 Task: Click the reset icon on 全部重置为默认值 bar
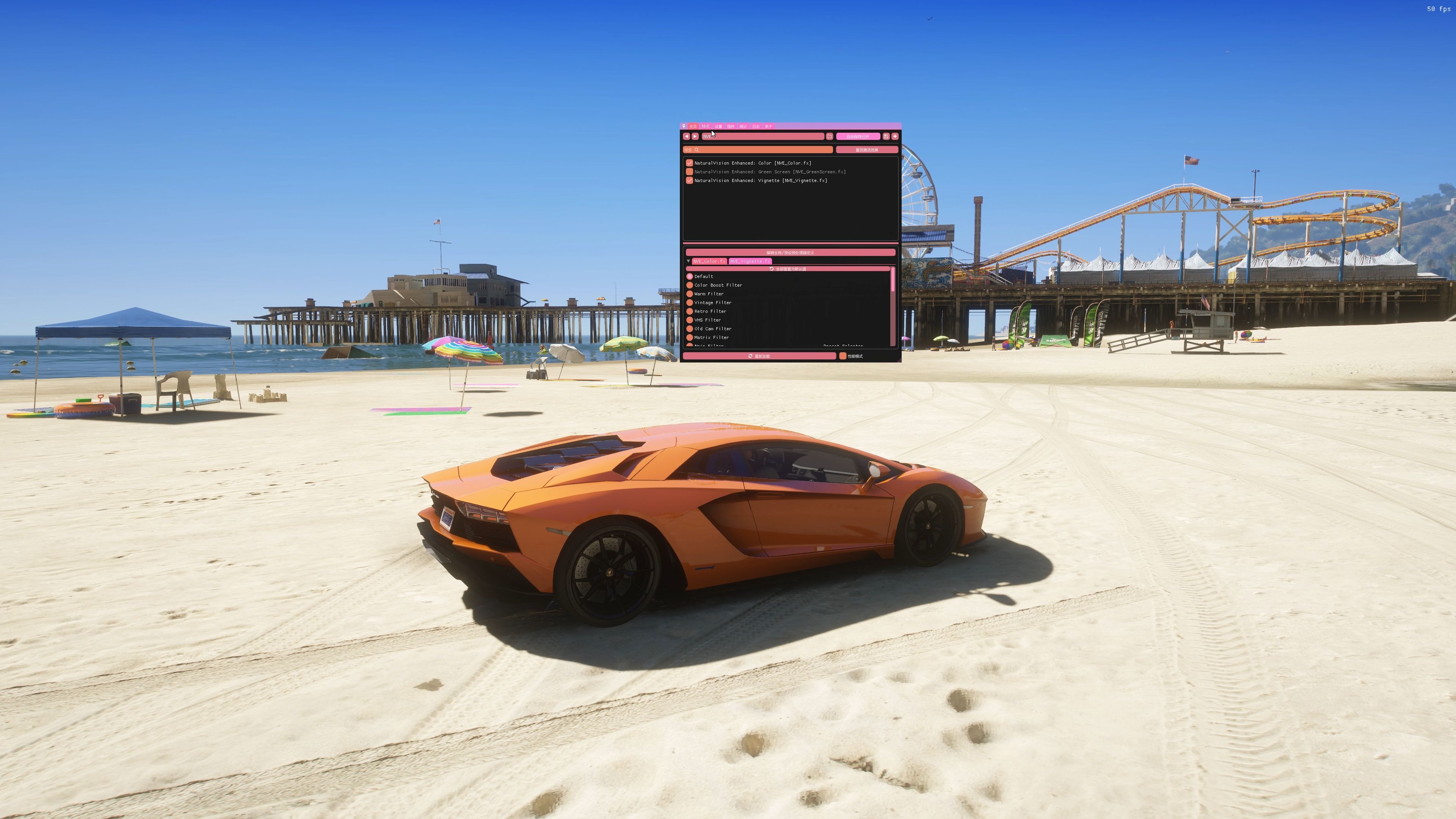tap(772, 269)
